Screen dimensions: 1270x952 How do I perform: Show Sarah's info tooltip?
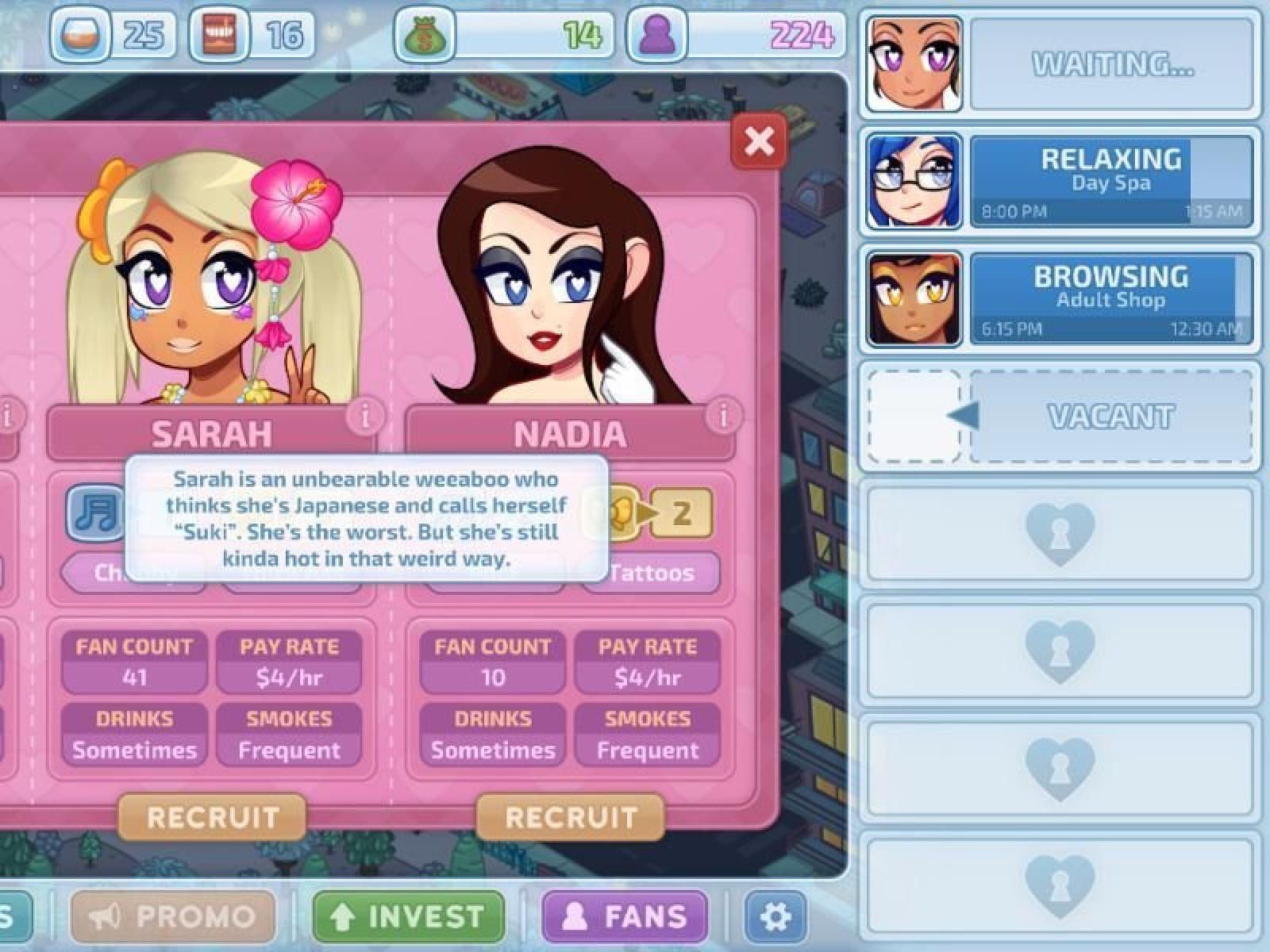tap(365, 416)
